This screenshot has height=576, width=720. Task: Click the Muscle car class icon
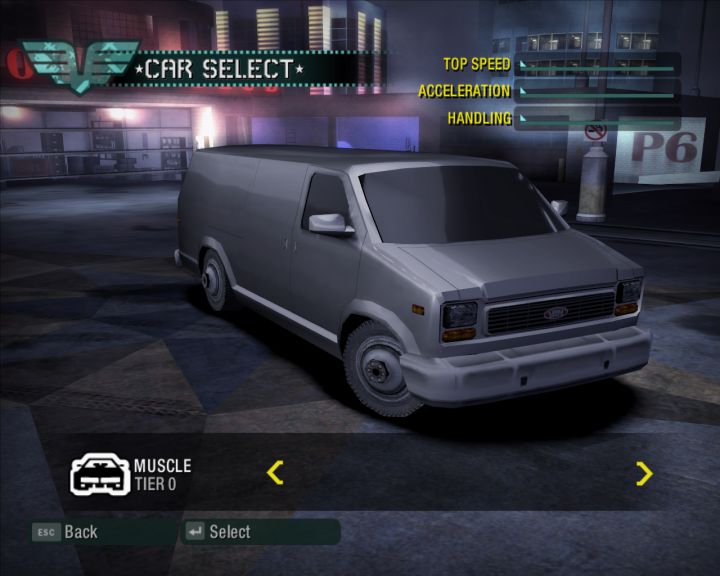pyautogui.click(x=98, y=474)
